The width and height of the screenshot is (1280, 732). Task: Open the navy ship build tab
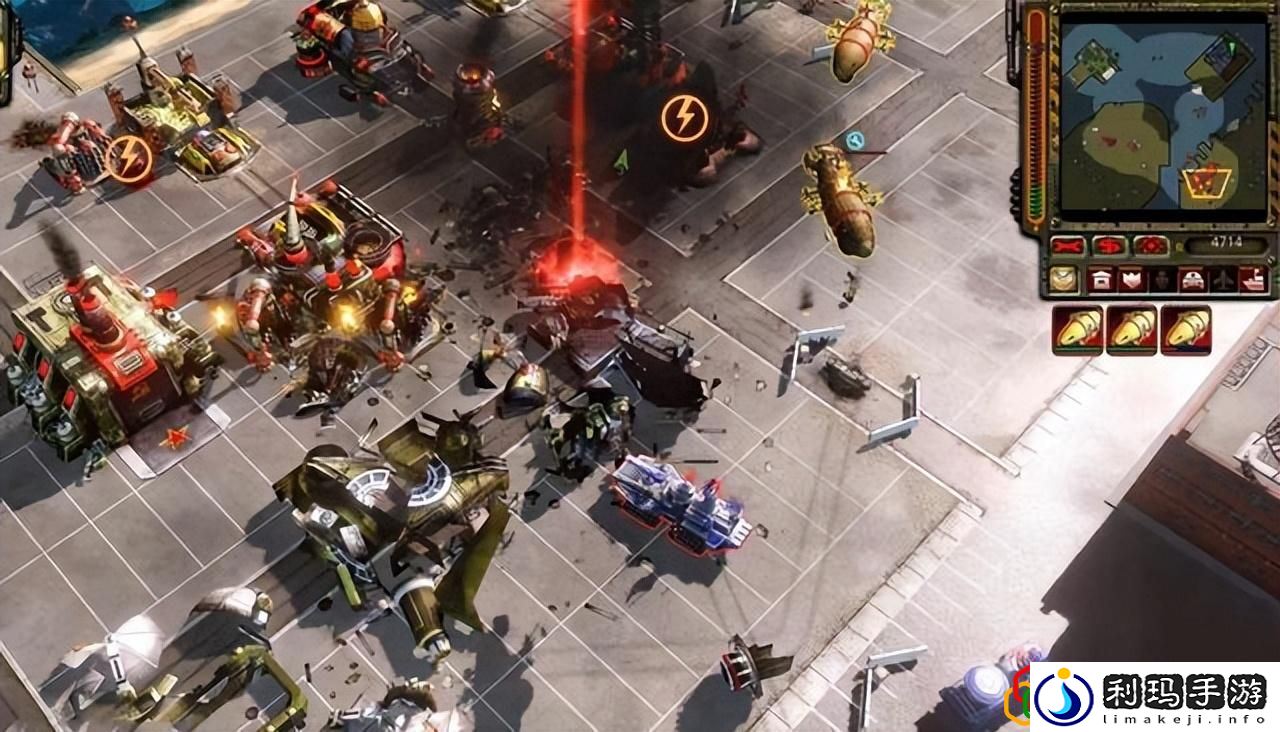[1252, 280]
